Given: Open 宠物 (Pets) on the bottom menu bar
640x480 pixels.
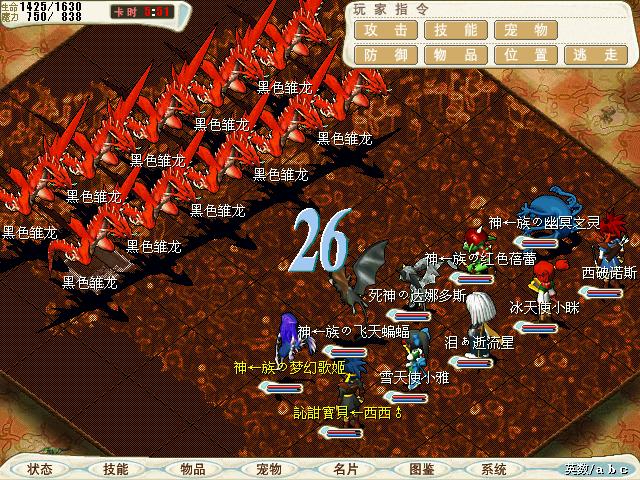Looking at the screenshot, I should pyautogui.click(x=268, y=468).
